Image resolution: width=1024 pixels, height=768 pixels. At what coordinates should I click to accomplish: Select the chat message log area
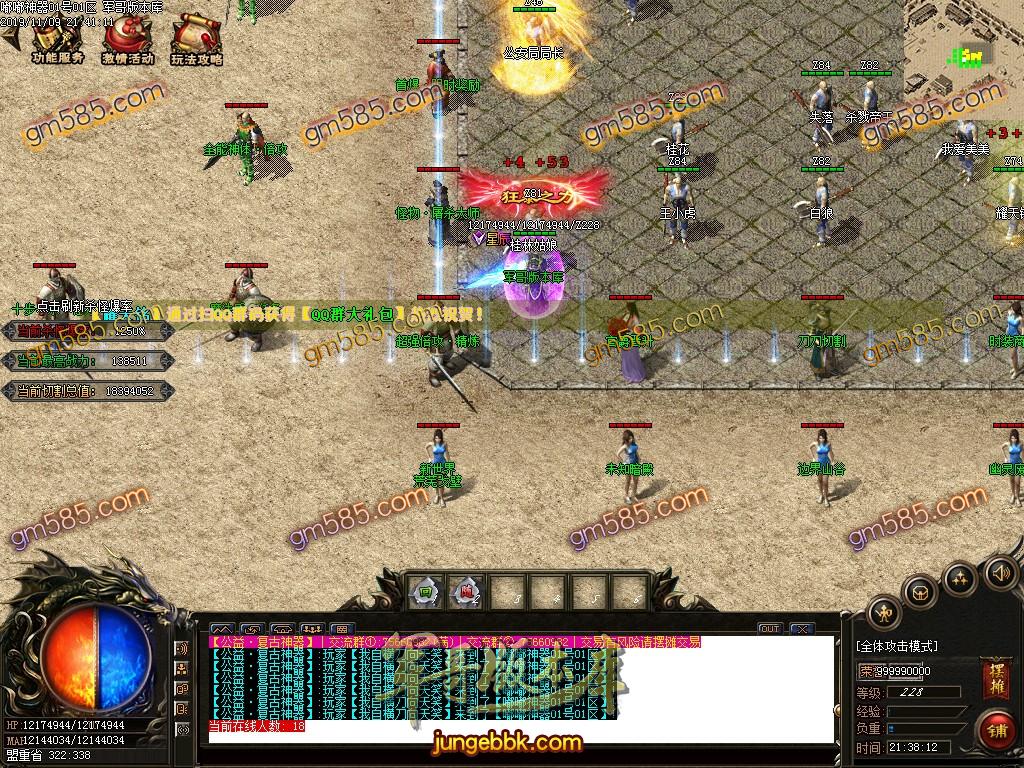pyautogui.click(x=520, y=690)
